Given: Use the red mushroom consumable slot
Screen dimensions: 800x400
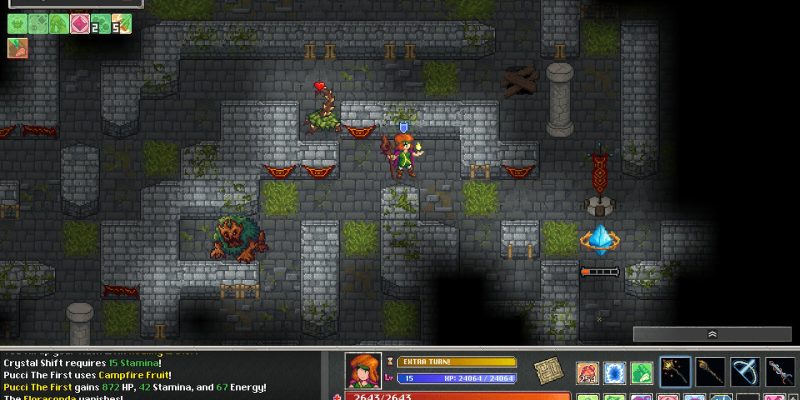Looking at the screenshot, I should 588,371.
